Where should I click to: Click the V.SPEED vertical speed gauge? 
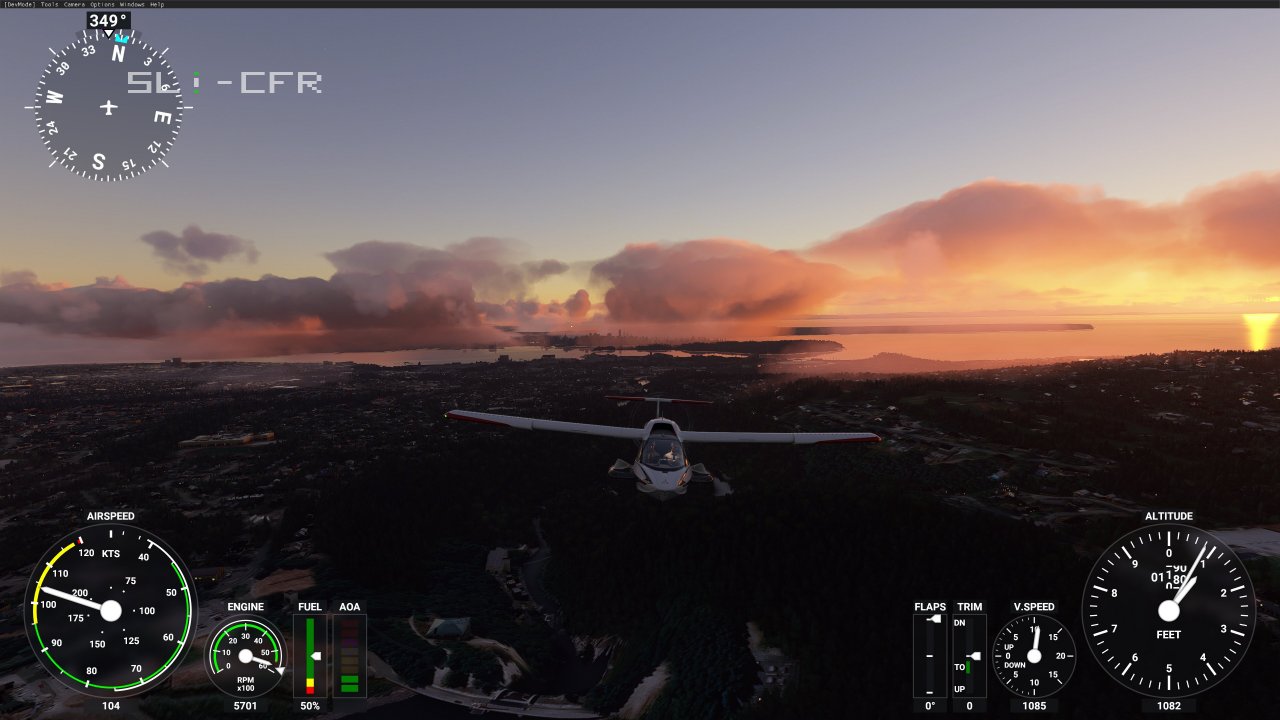pyautogui.click(x=1035, y=655)
